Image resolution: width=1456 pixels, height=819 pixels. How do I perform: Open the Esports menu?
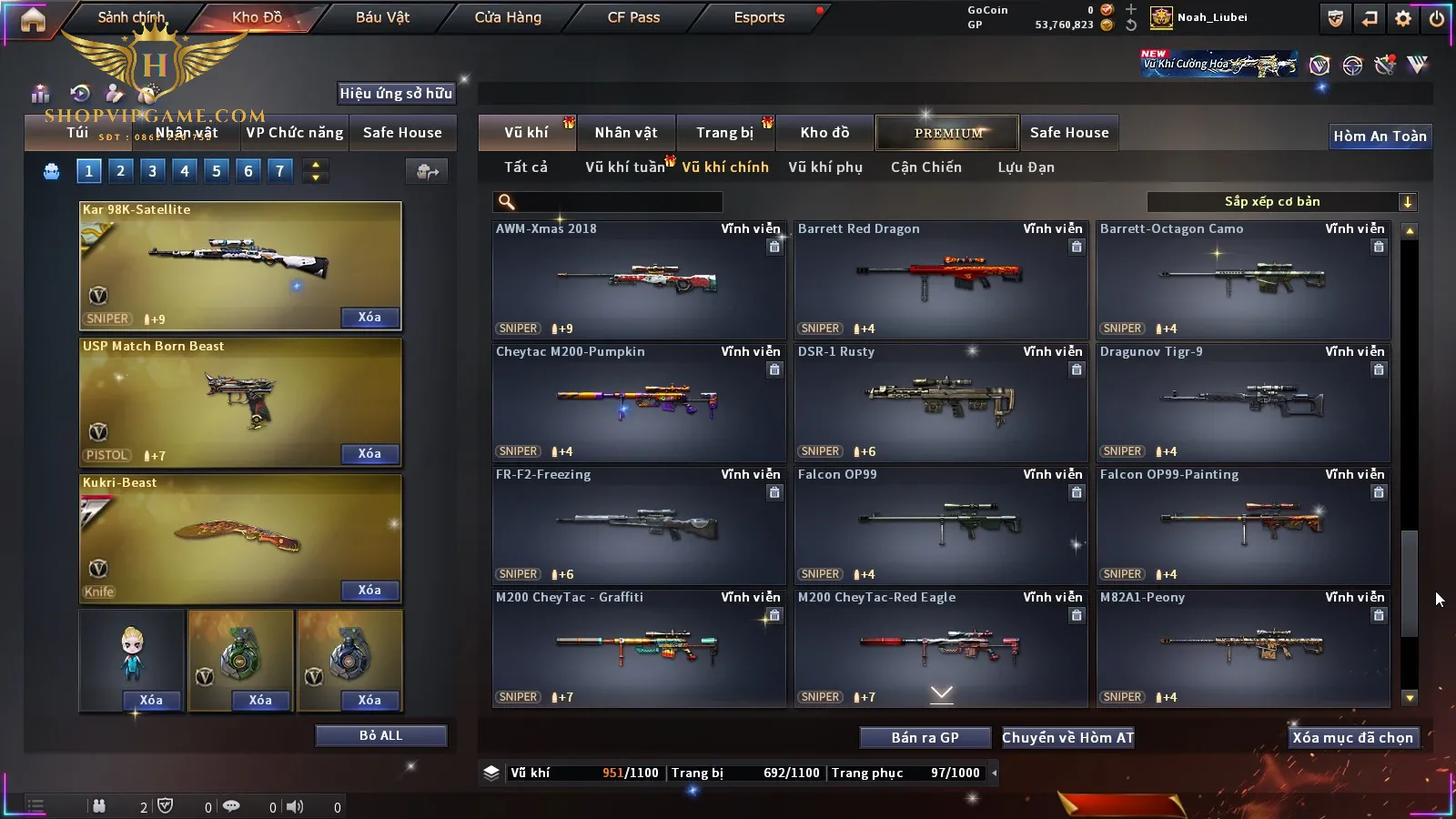tap(759, 17)
